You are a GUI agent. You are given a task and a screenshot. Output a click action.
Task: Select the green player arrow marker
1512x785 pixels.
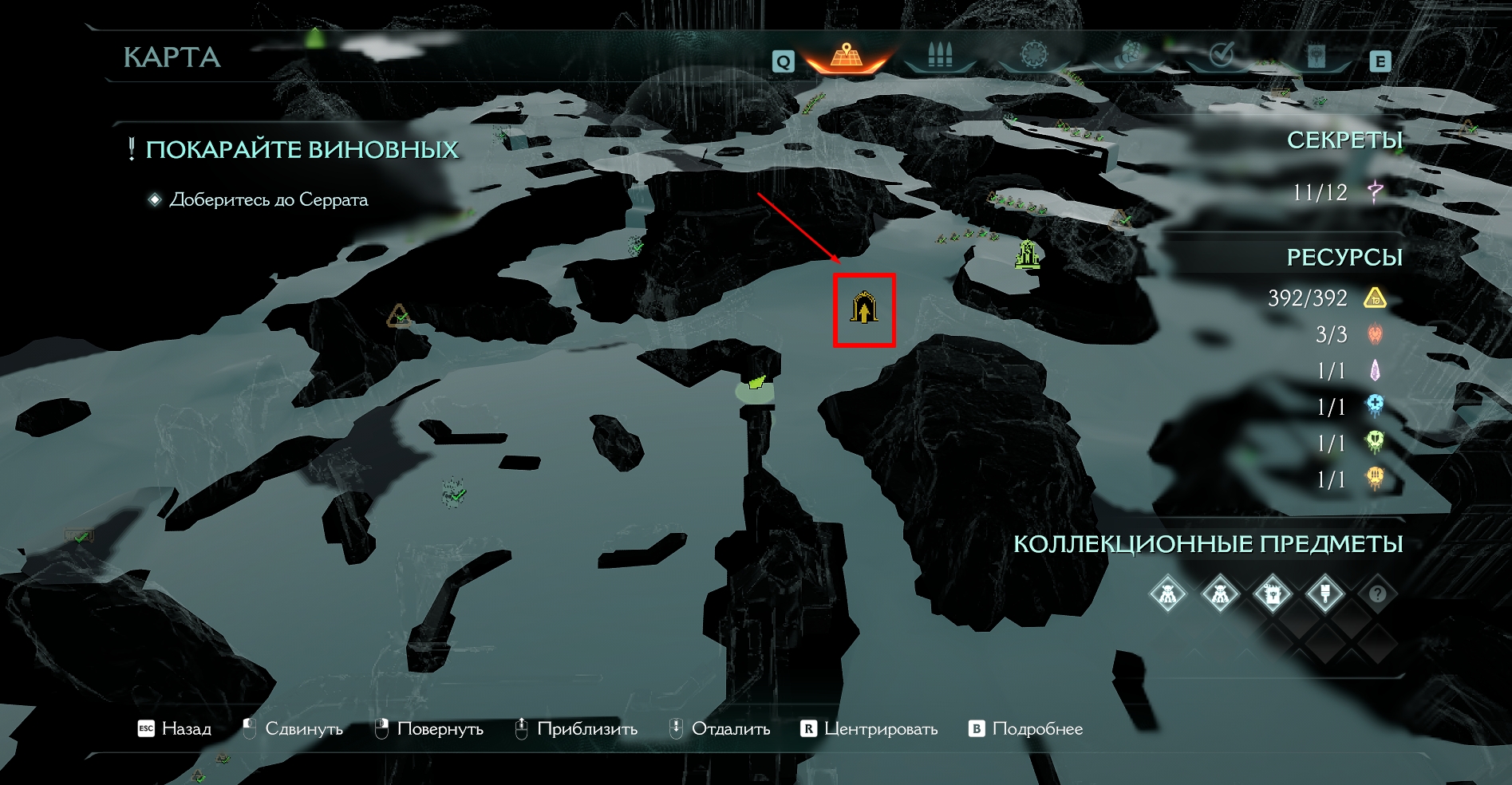click(756, 383)
